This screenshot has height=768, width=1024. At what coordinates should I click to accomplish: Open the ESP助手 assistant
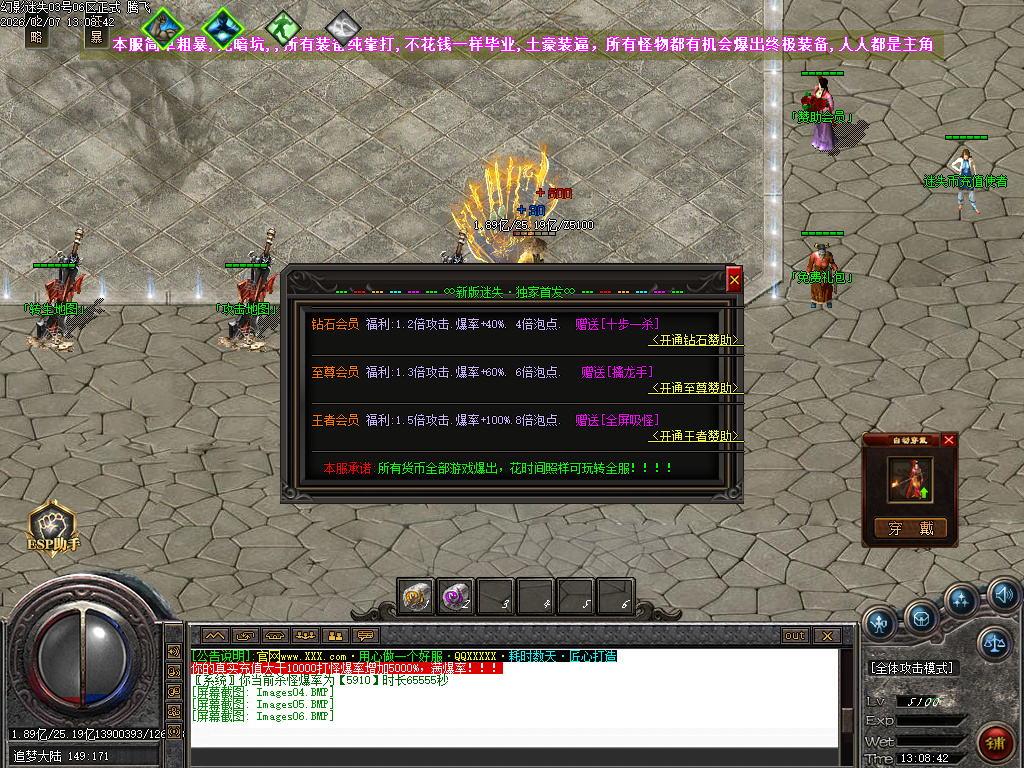pyautogui.click(x=52, y=523)
